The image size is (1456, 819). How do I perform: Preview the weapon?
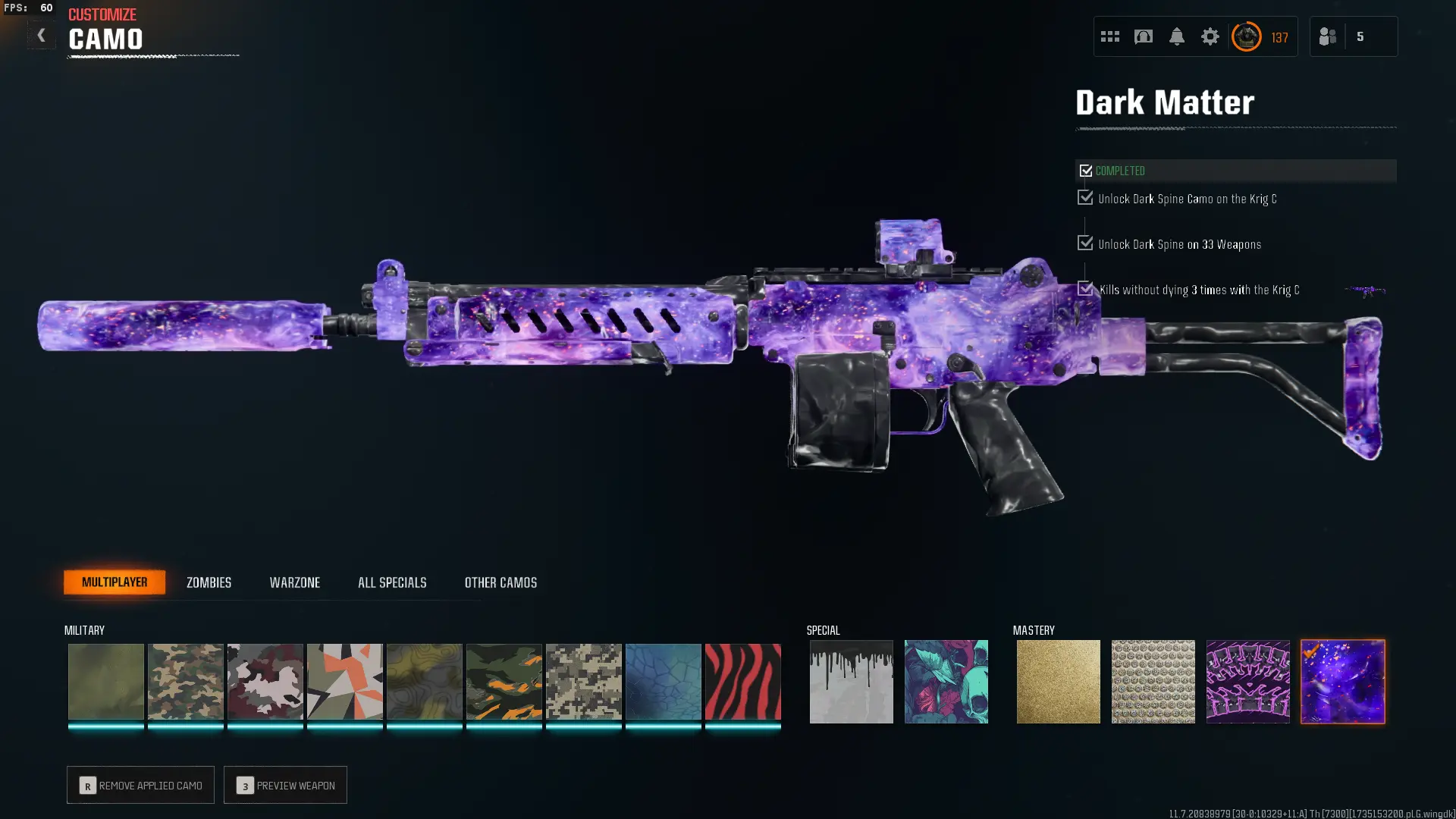[285, 785]
